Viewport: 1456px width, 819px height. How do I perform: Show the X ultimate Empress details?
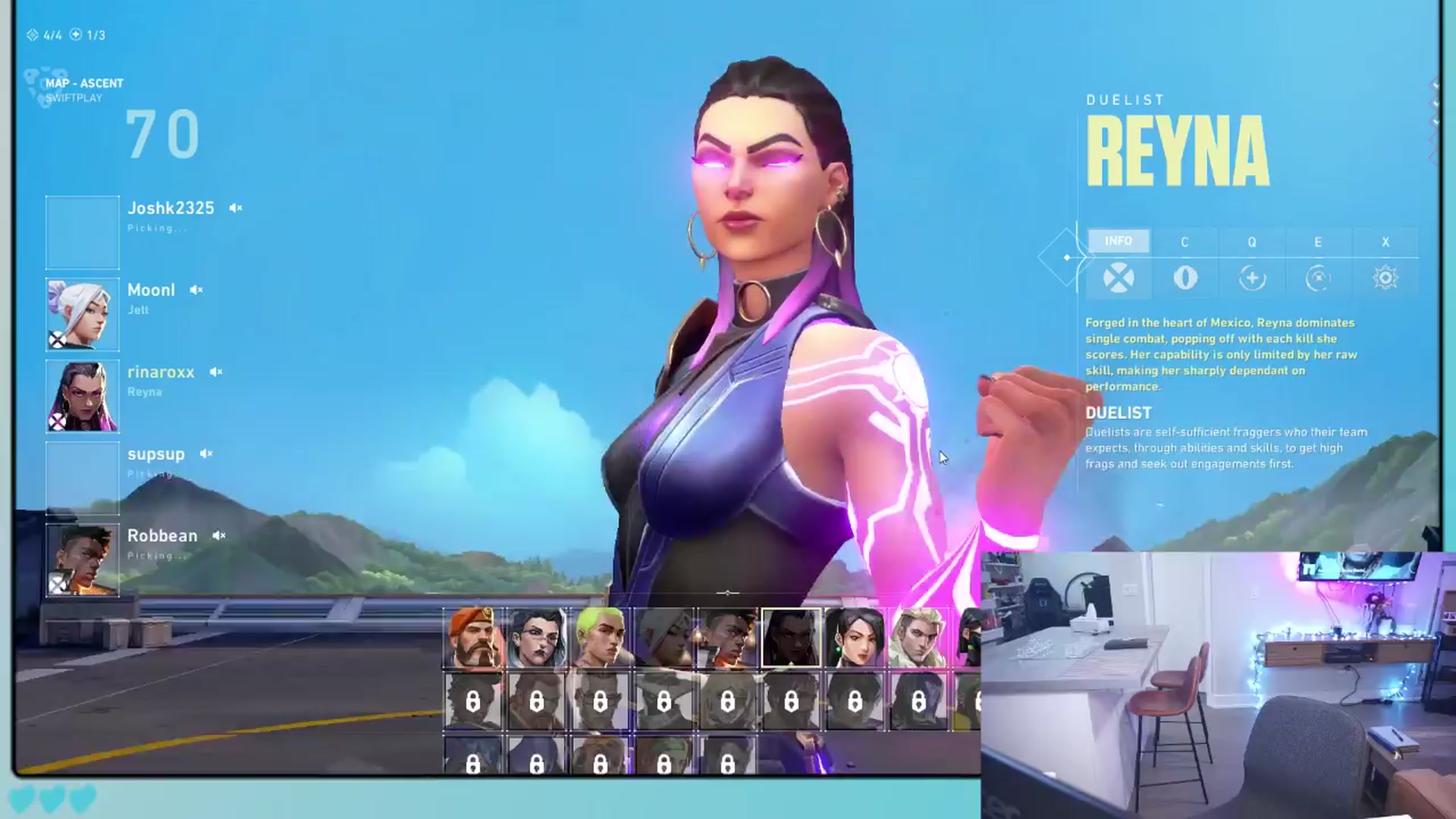click(x=1385, y=263)
